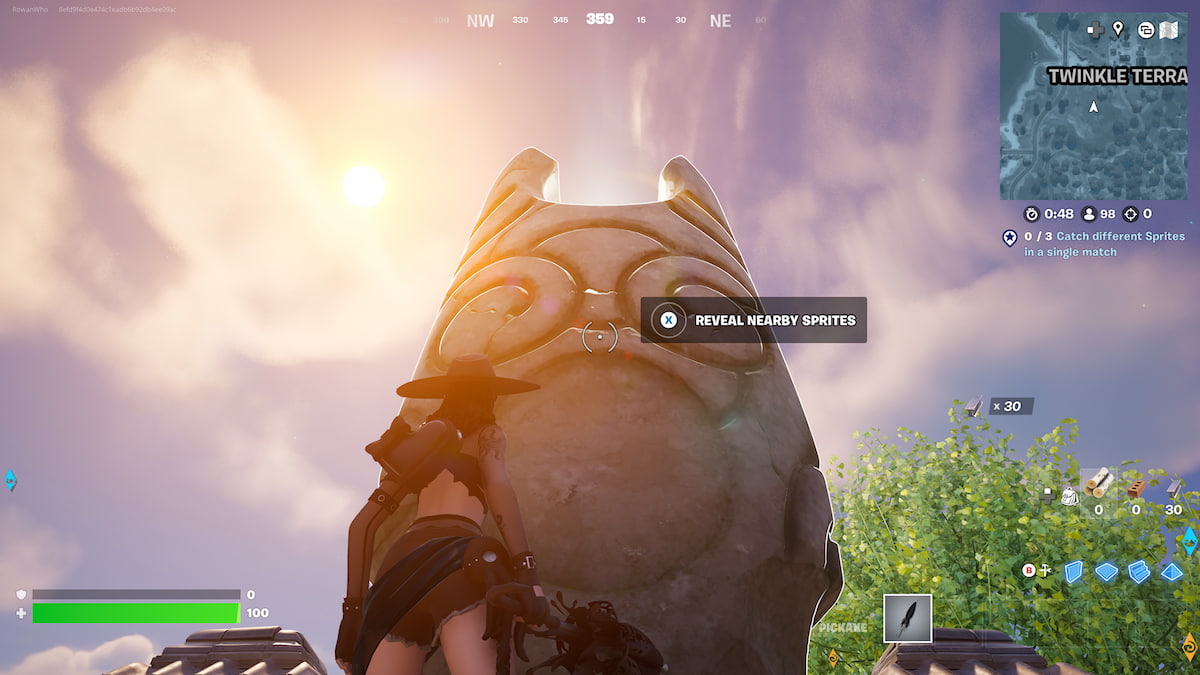This screenshot has width=1200, height=675.
Task: Choose the stairs building piece
Action: (x=1139, y=572)
